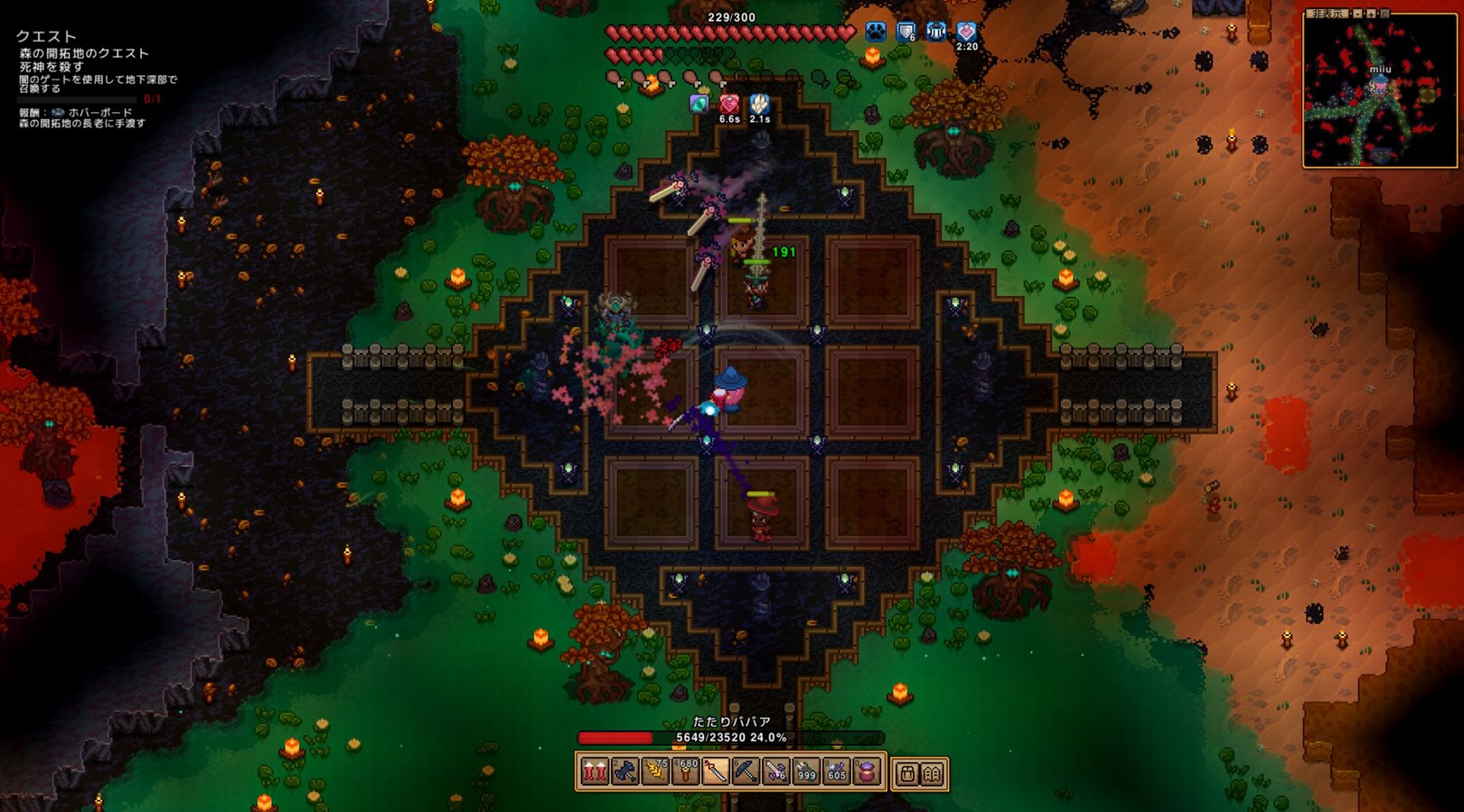The width and height of the screenshot is (1464, 812).
Task: Select the item stack of 999
Action: [806, 772]
